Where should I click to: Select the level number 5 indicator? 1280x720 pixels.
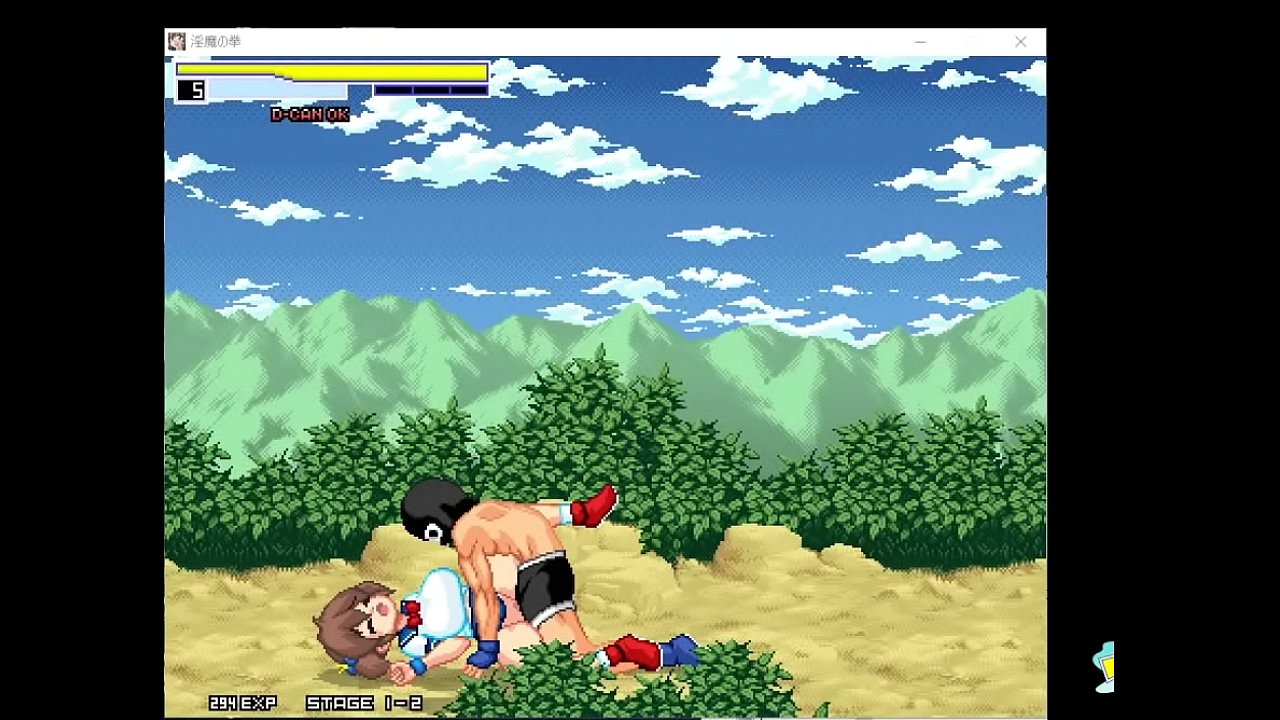tap(193, 89)
